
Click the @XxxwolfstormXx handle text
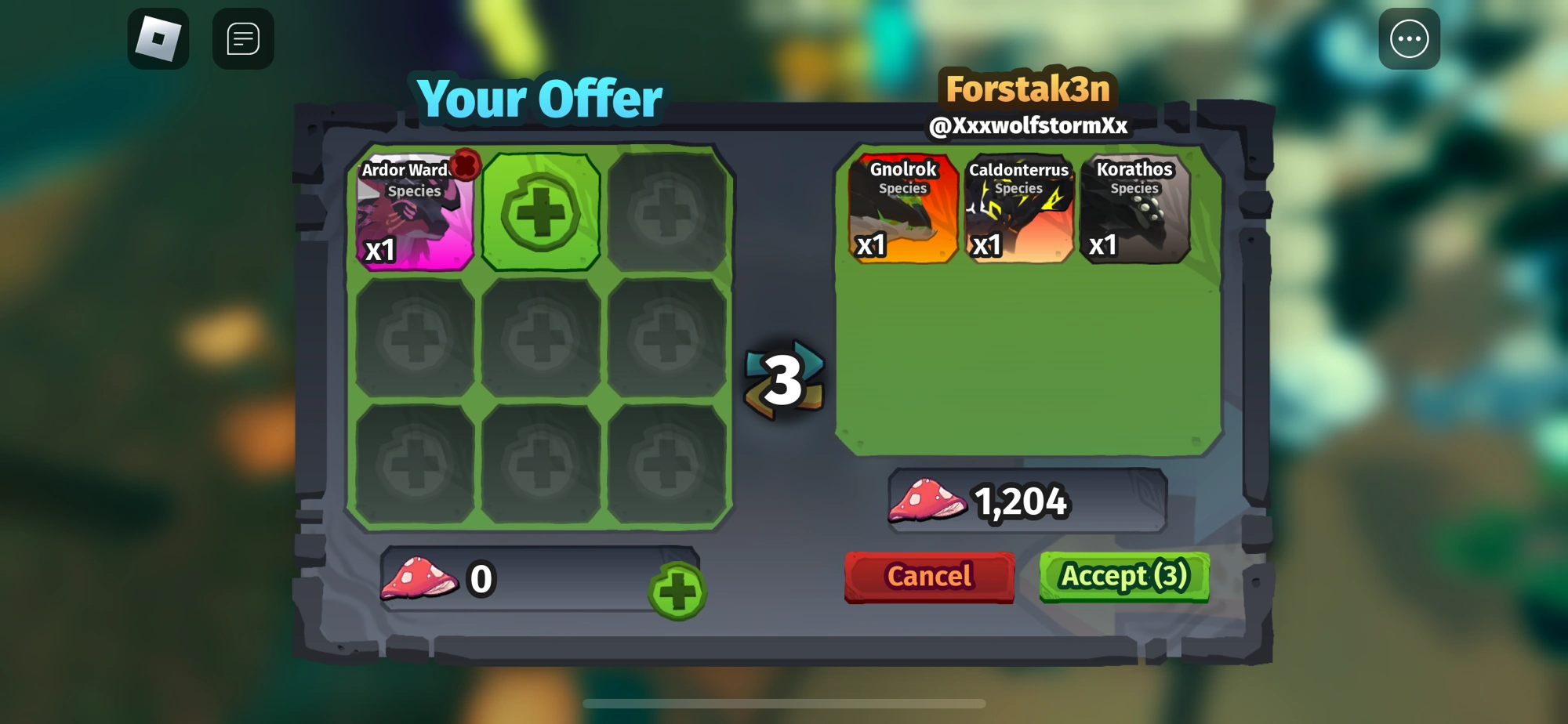click(1028, 124)
